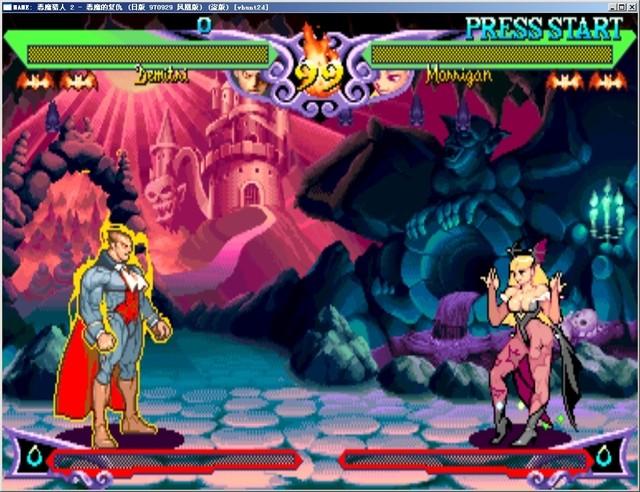640x492 pixels.
Task: Click Demitri's portrait beside the timer
Action: [x=253, y=81]
